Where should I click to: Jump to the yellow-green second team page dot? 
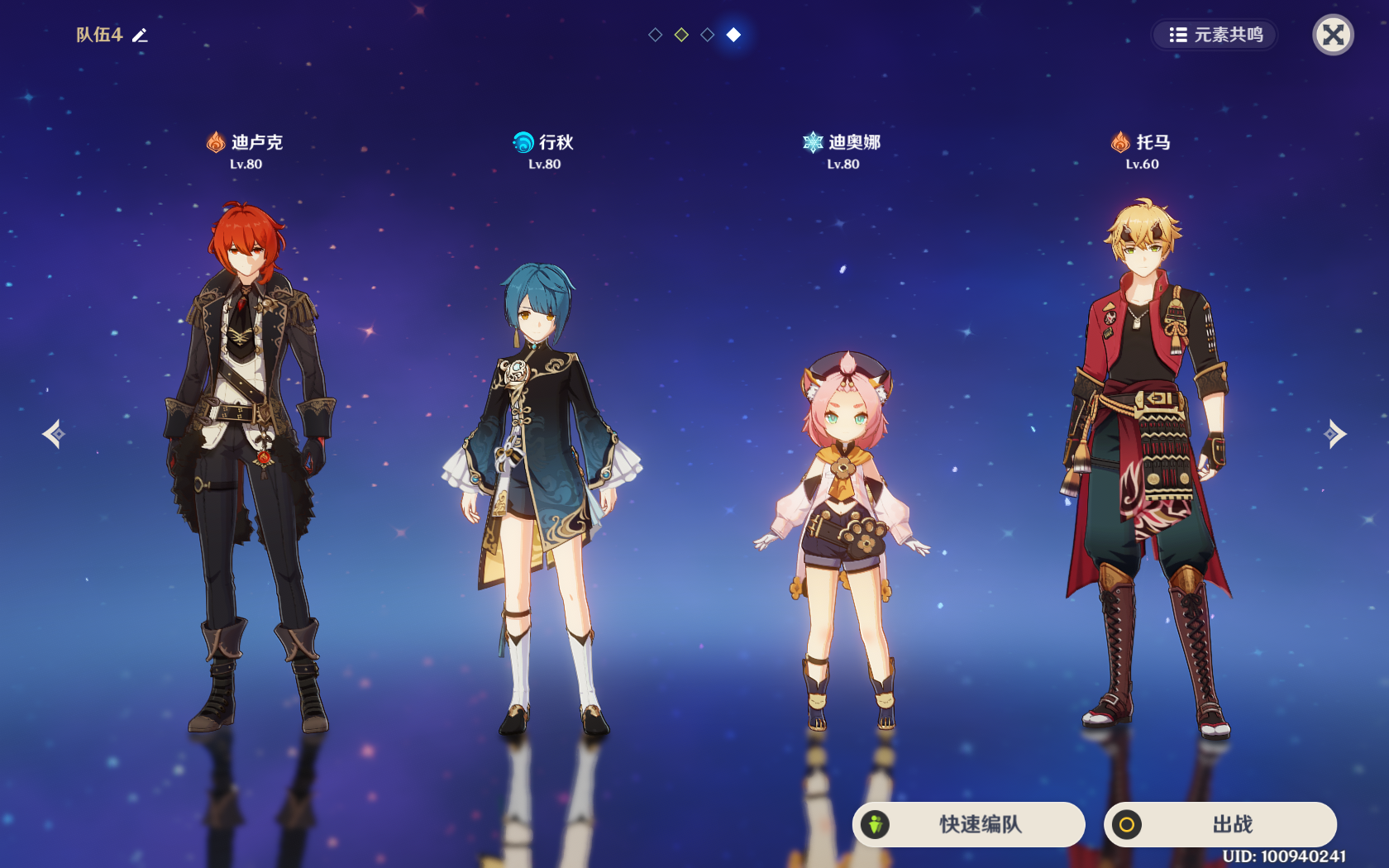tap(681, 35)
